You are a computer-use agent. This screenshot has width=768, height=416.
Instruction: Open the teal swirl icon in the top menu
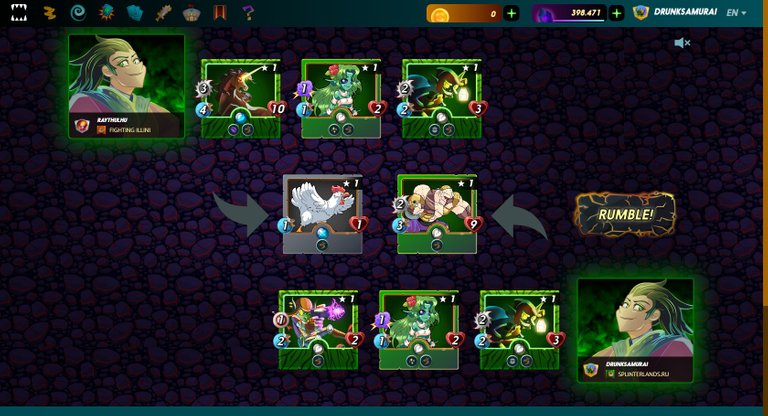(x=78, y=13)
